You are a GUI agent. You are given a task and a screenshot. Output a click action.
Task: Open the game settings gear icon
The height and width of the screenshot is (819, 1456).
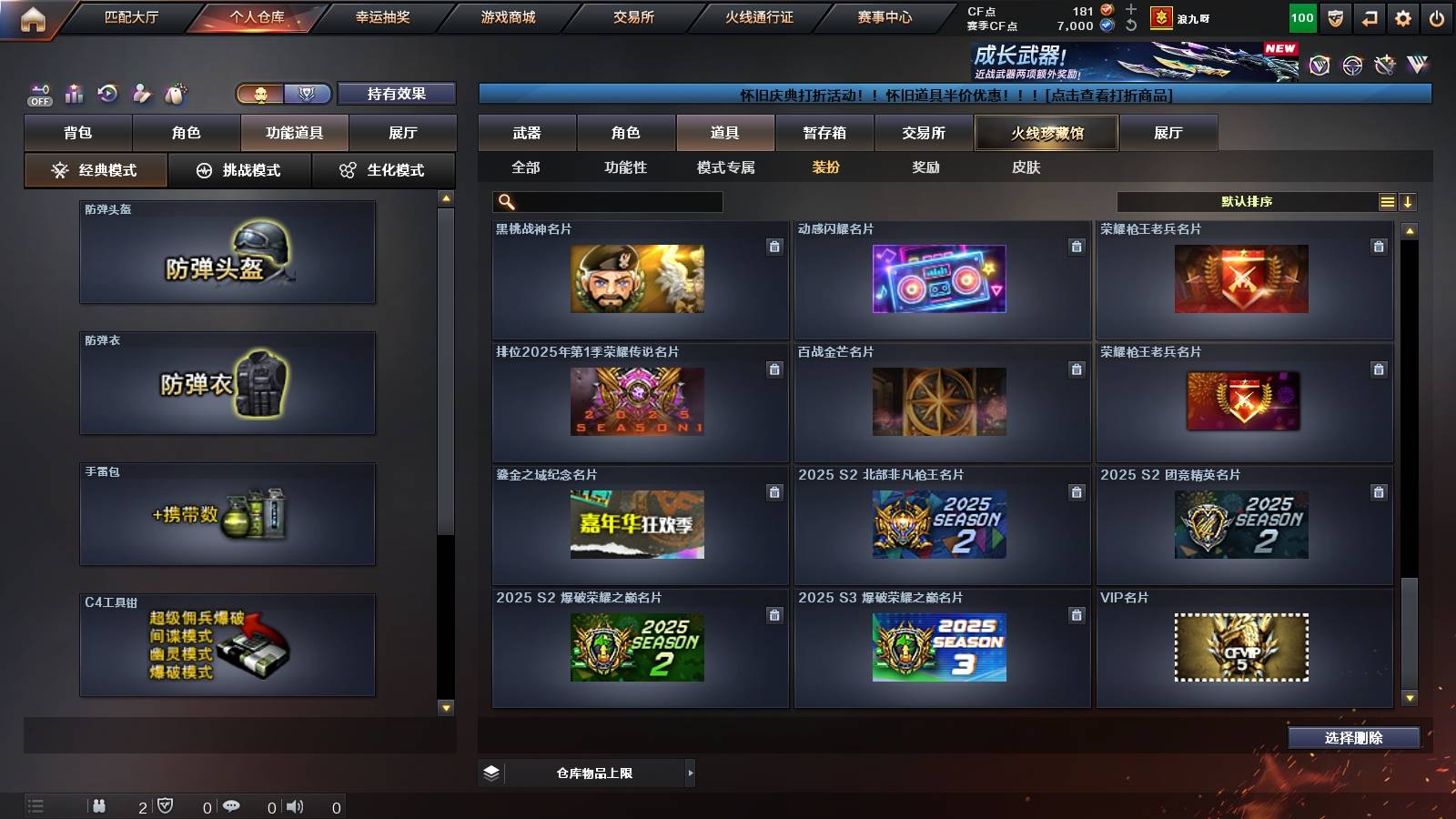1402,16
